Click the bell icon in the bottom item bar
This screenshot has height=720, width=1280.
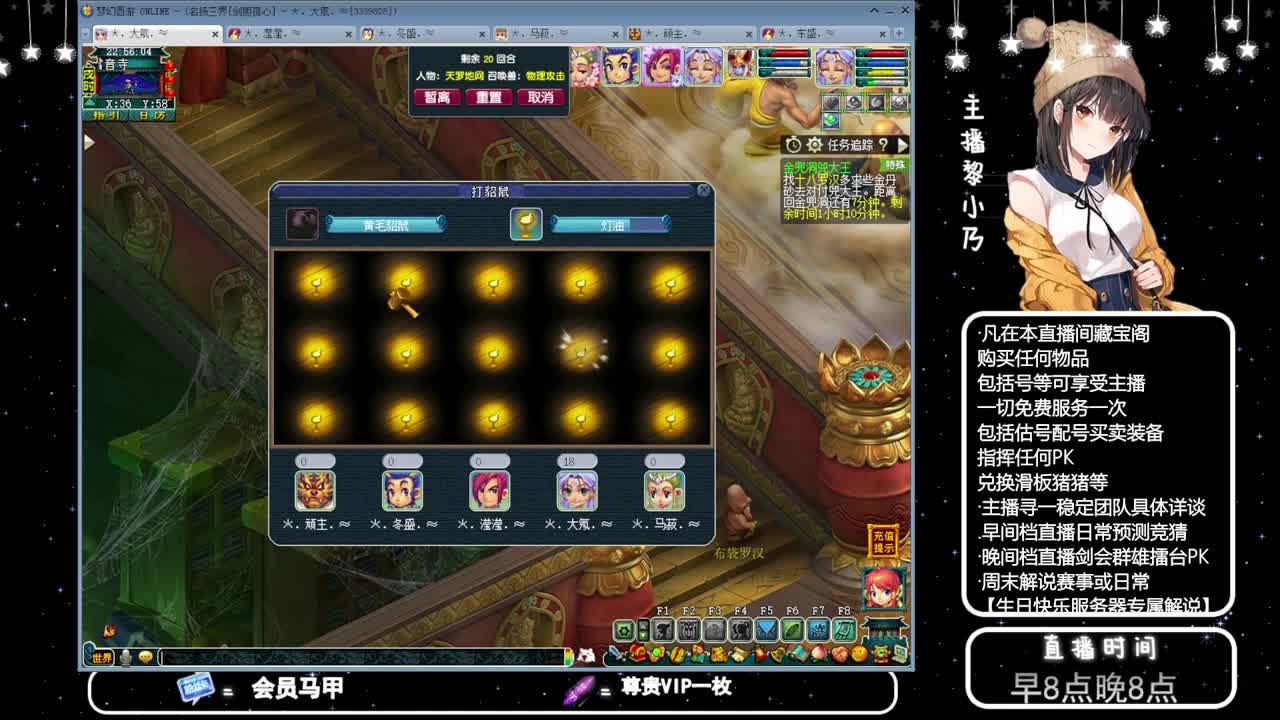(777, 652)
